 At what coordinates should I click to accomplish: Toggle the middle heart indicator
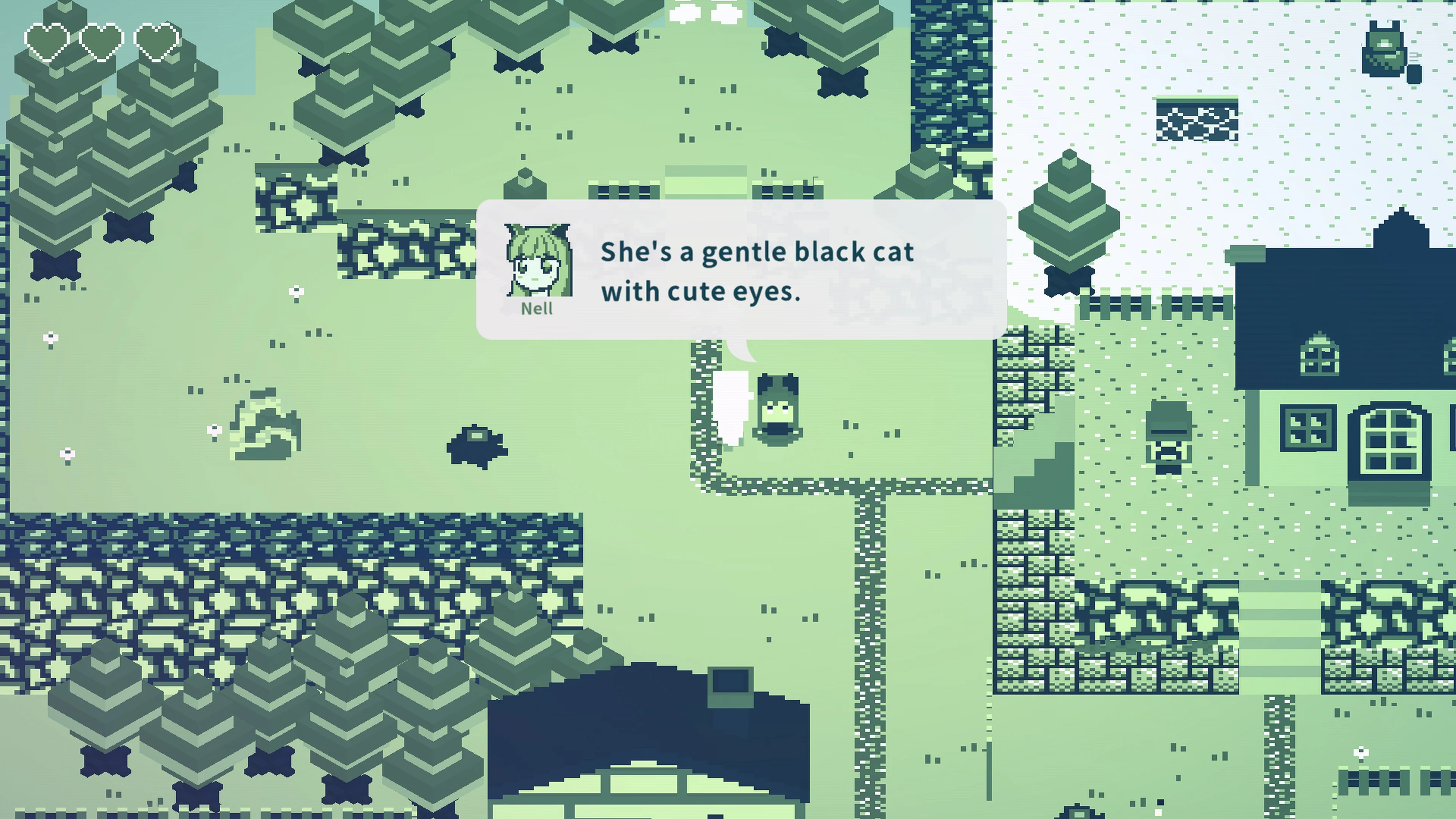tap(100, 41)
